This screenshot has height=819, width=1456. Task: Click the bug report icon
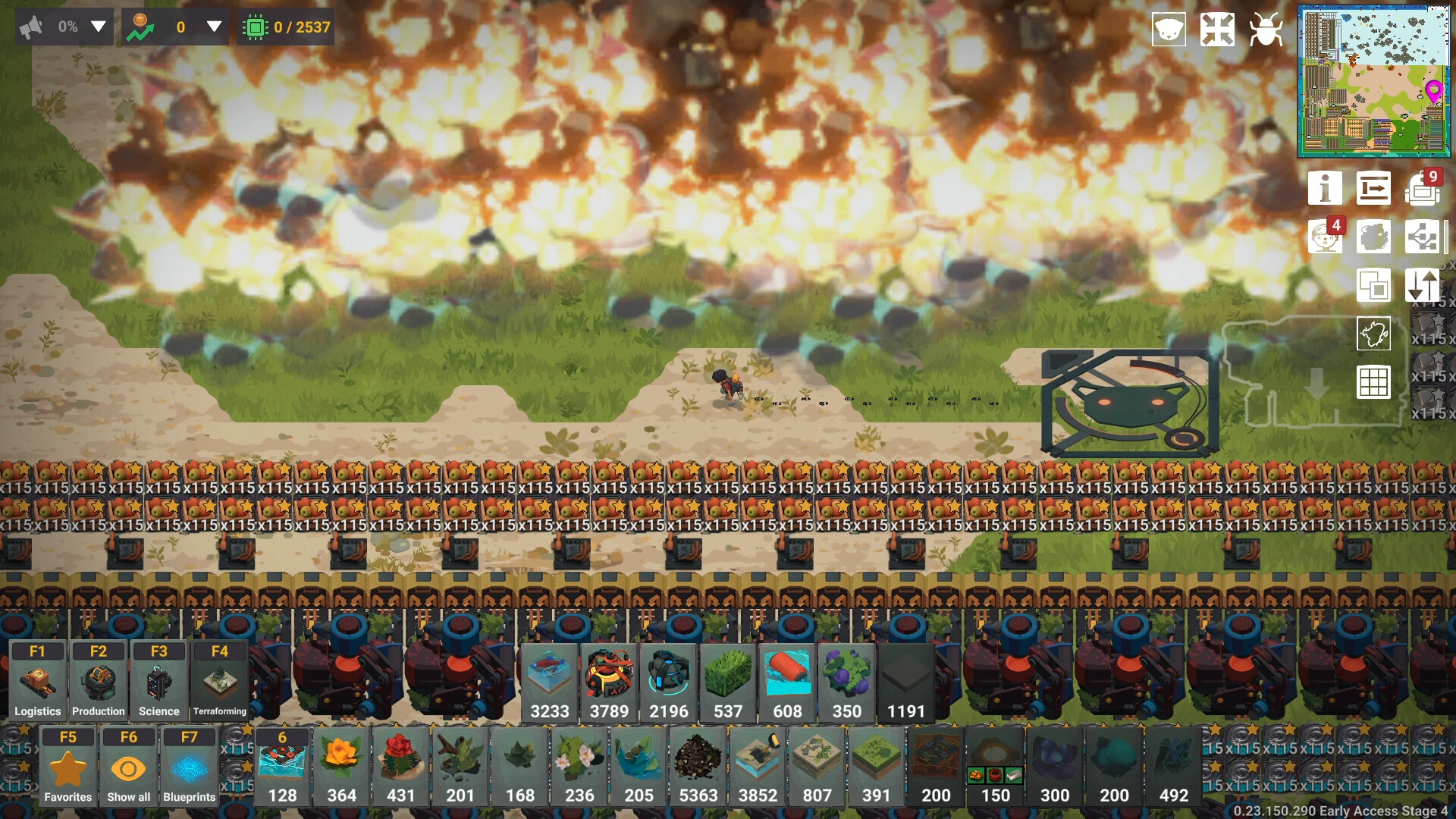[x=1266, y=30]
